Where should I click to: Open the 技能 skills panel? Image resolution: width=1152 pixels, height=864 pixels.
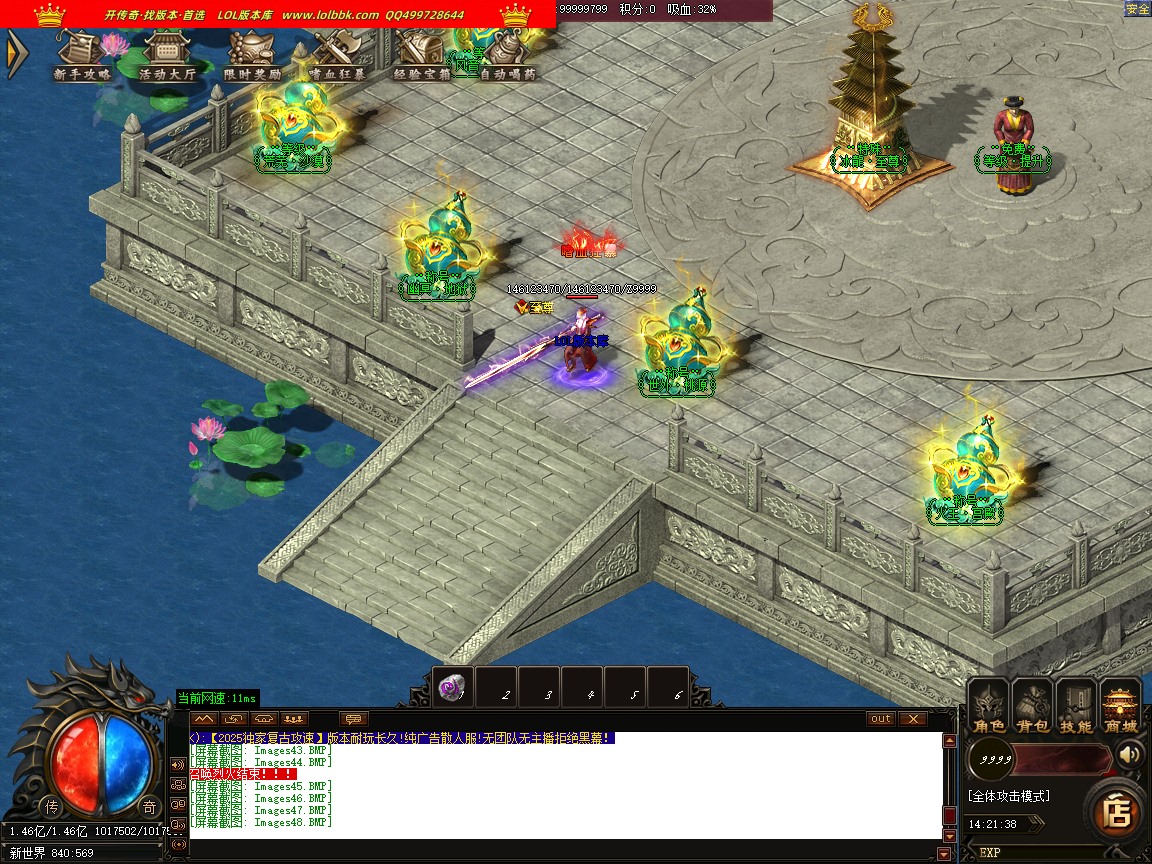1076,707
